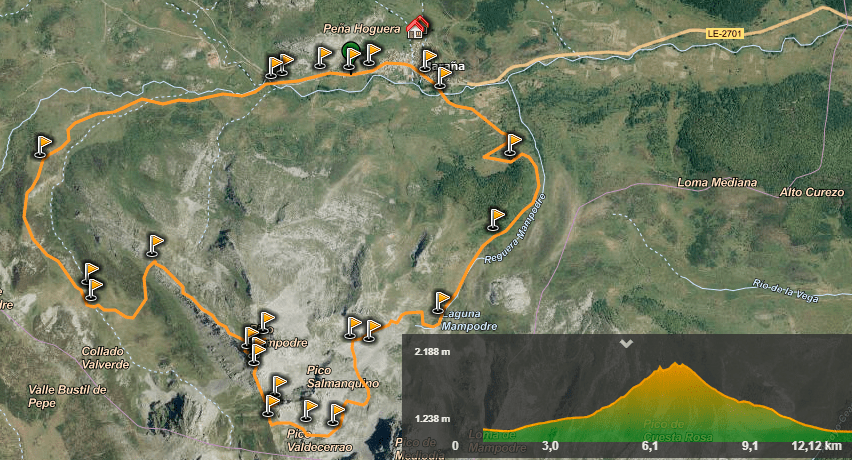Viewport: 852px width, 460px height.
Task: Select the waypoint flag by Reguera Mampodre label
Action: click(497, 218)
